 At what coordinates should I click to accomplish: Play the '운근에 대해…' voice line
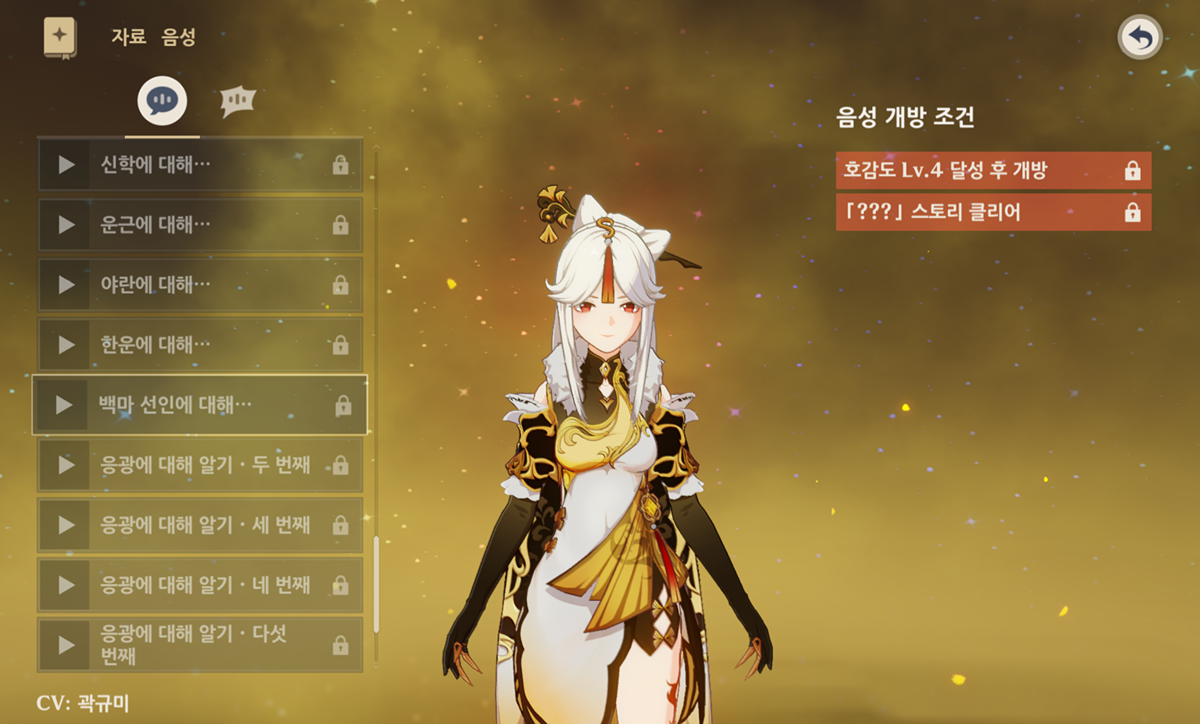point(67,224)
